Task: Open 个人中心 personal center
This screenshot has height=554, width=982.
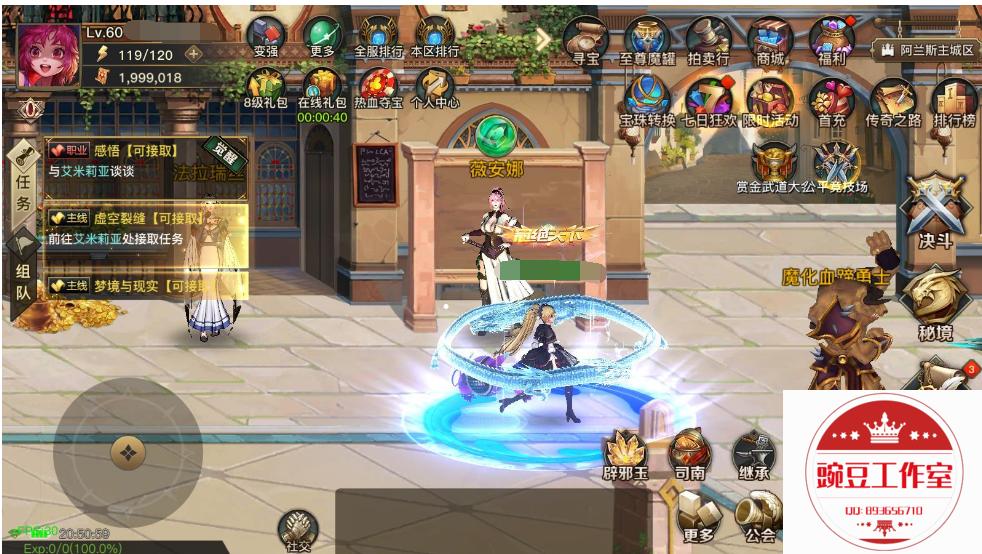Action: [435, 84]
